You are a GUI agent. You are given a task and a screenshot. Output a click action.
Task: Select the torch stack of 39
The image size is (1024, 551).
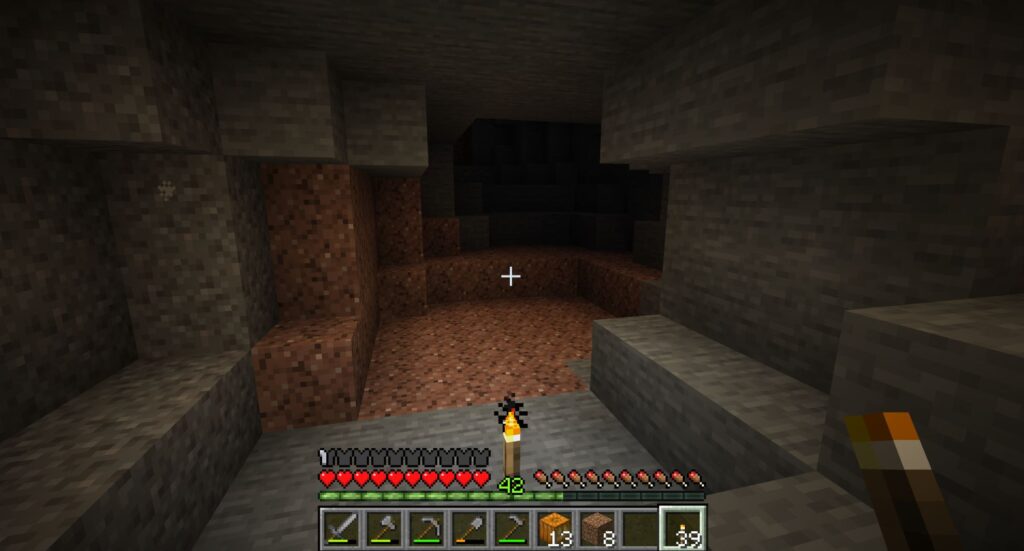point(684,527)
